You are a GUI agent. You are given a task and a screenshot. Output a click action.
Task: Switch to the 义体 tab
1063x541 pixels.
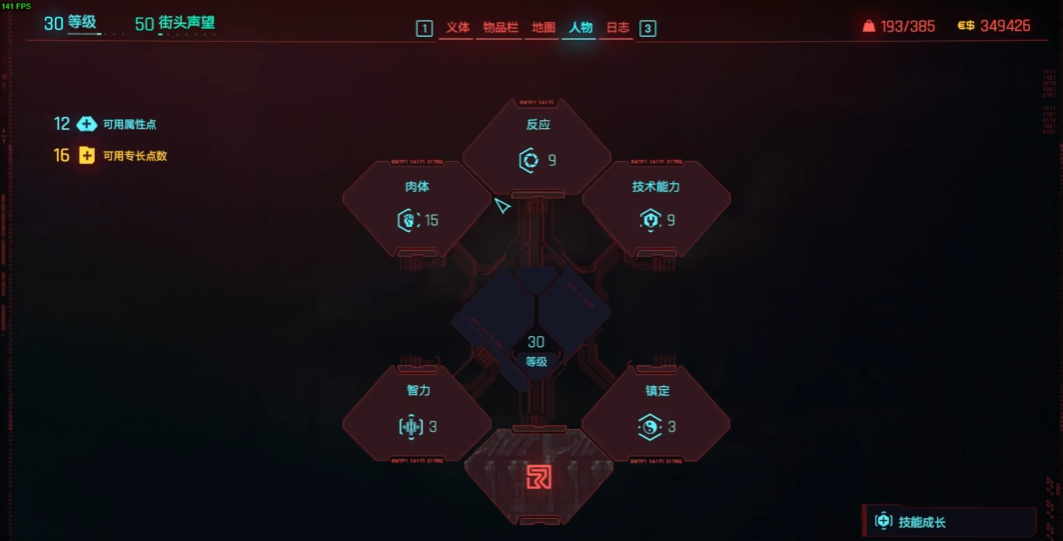coord(457,28)
